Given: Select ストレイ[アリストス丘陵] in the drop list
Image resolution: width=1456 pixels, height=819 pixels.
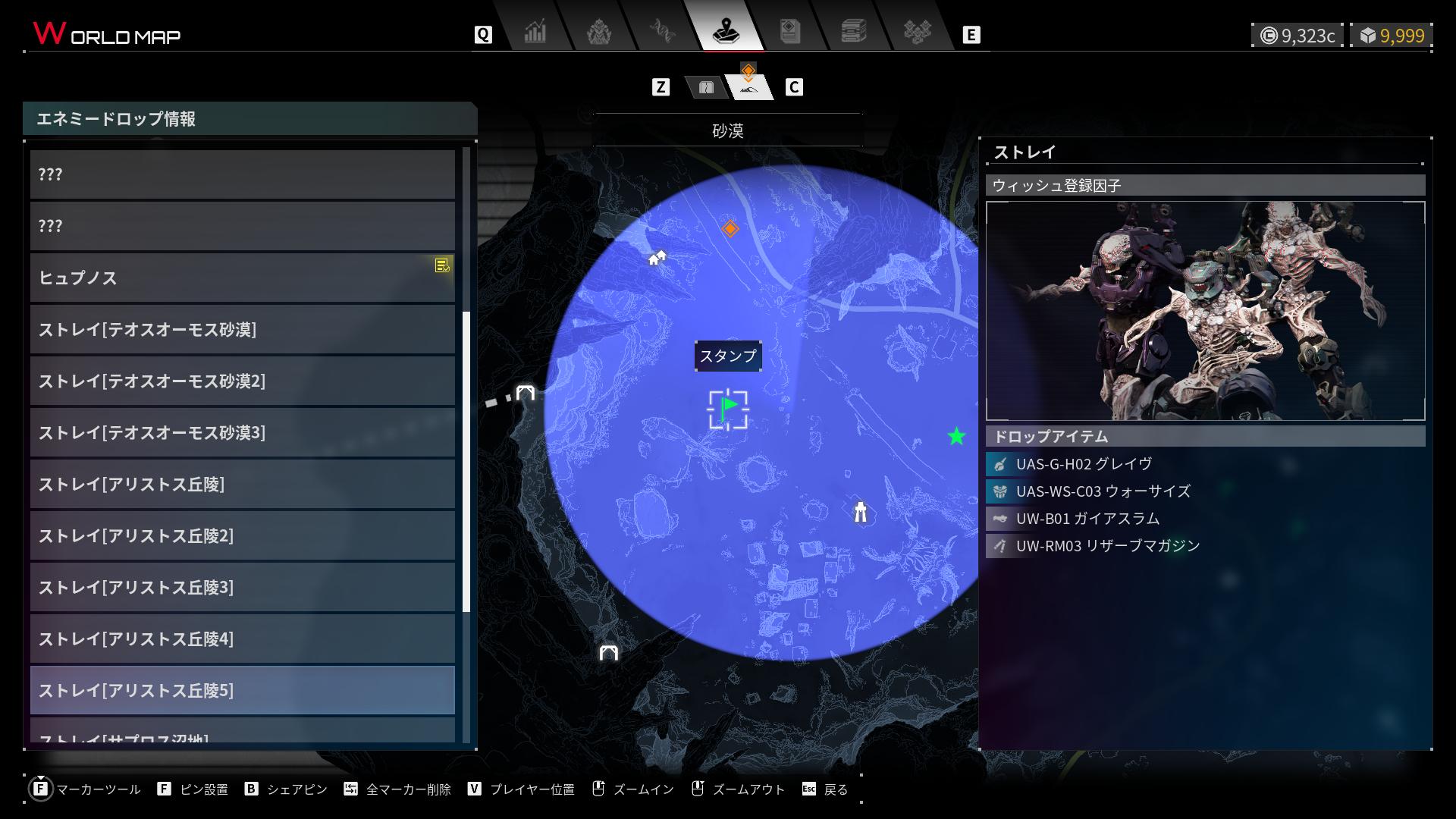Looking at the screenshot, I should [243, 484].
